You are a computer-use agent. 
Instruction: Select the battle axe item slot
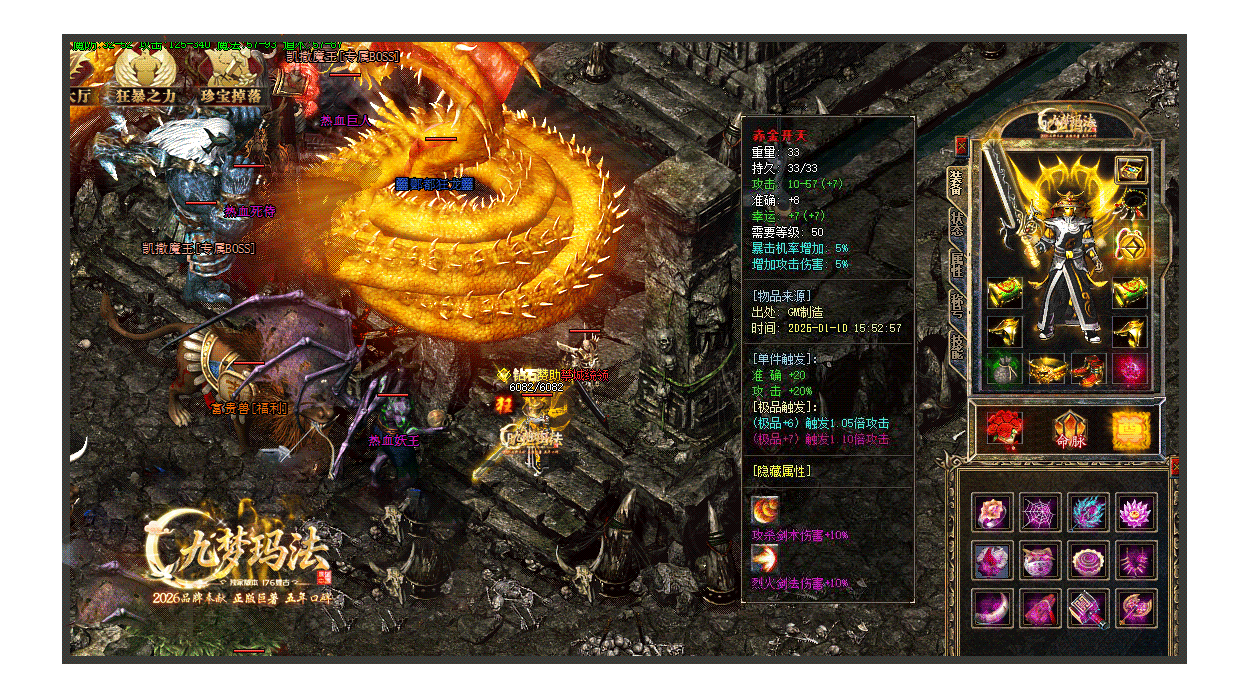click(1137, 608)
